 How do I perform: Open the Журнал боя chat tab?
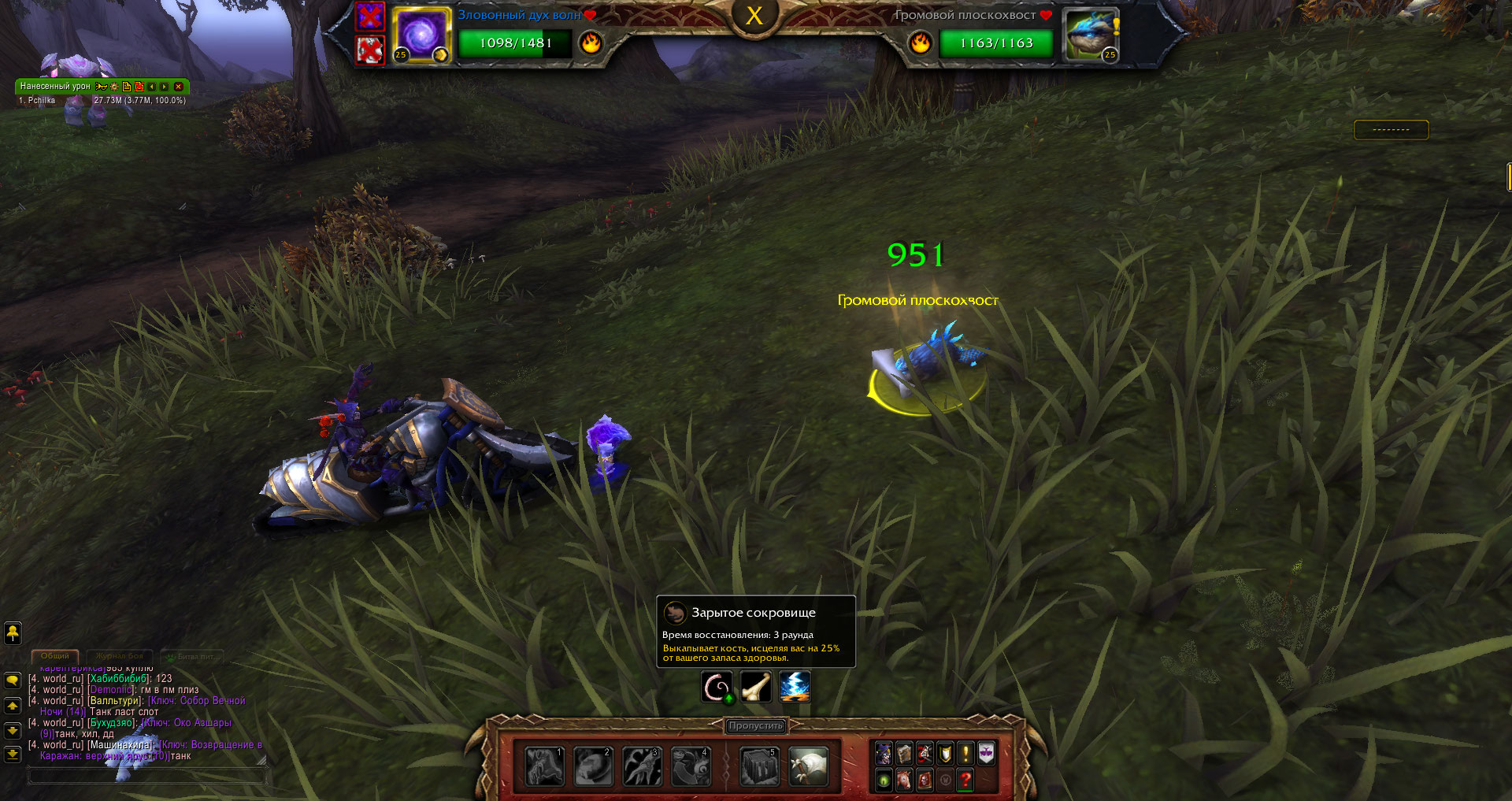point(120,656)
